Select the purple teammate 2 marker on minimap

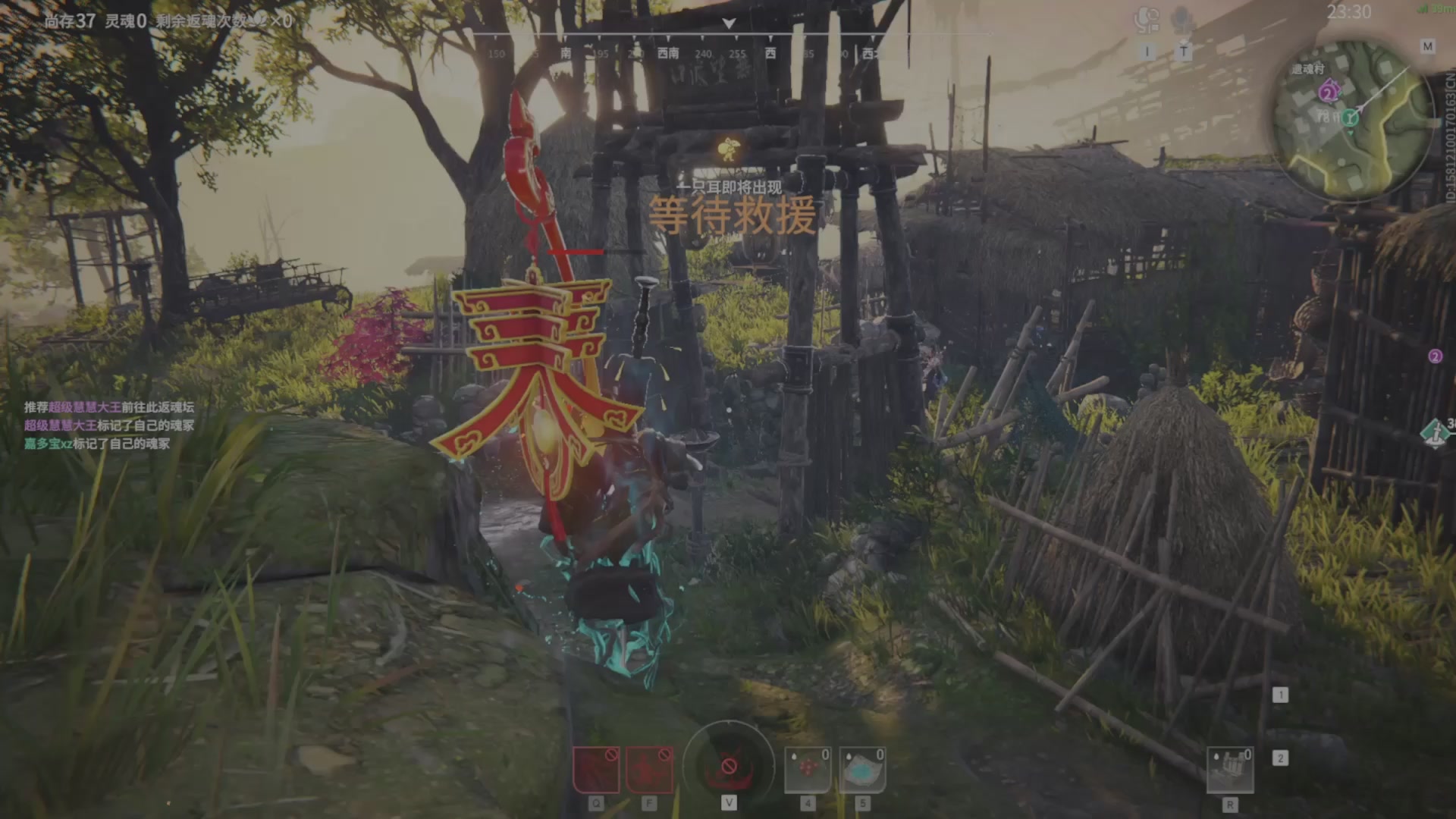tap(1327, 93)
